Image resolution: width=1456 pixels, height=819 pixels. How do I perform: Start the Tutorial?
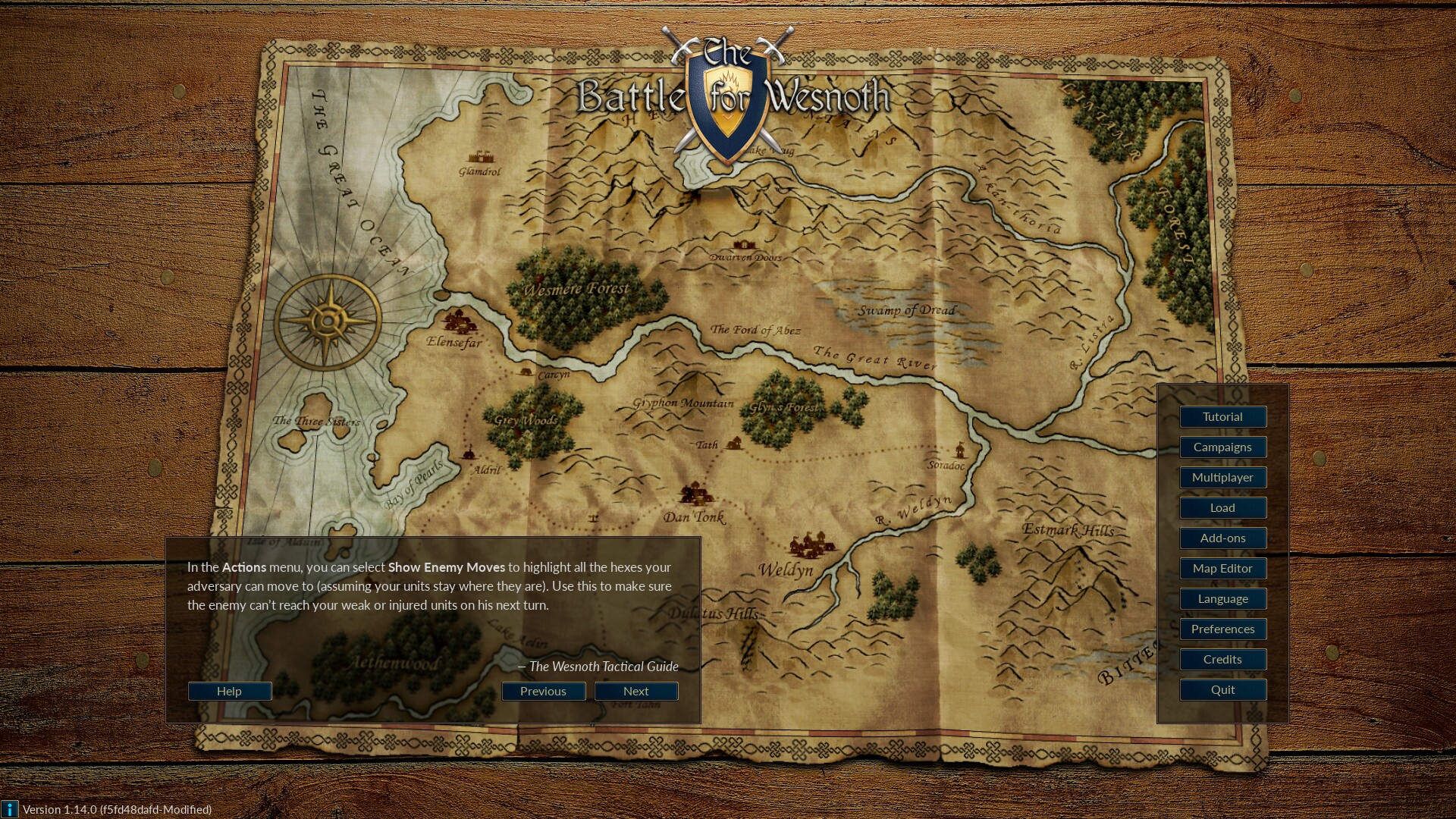1222,416
